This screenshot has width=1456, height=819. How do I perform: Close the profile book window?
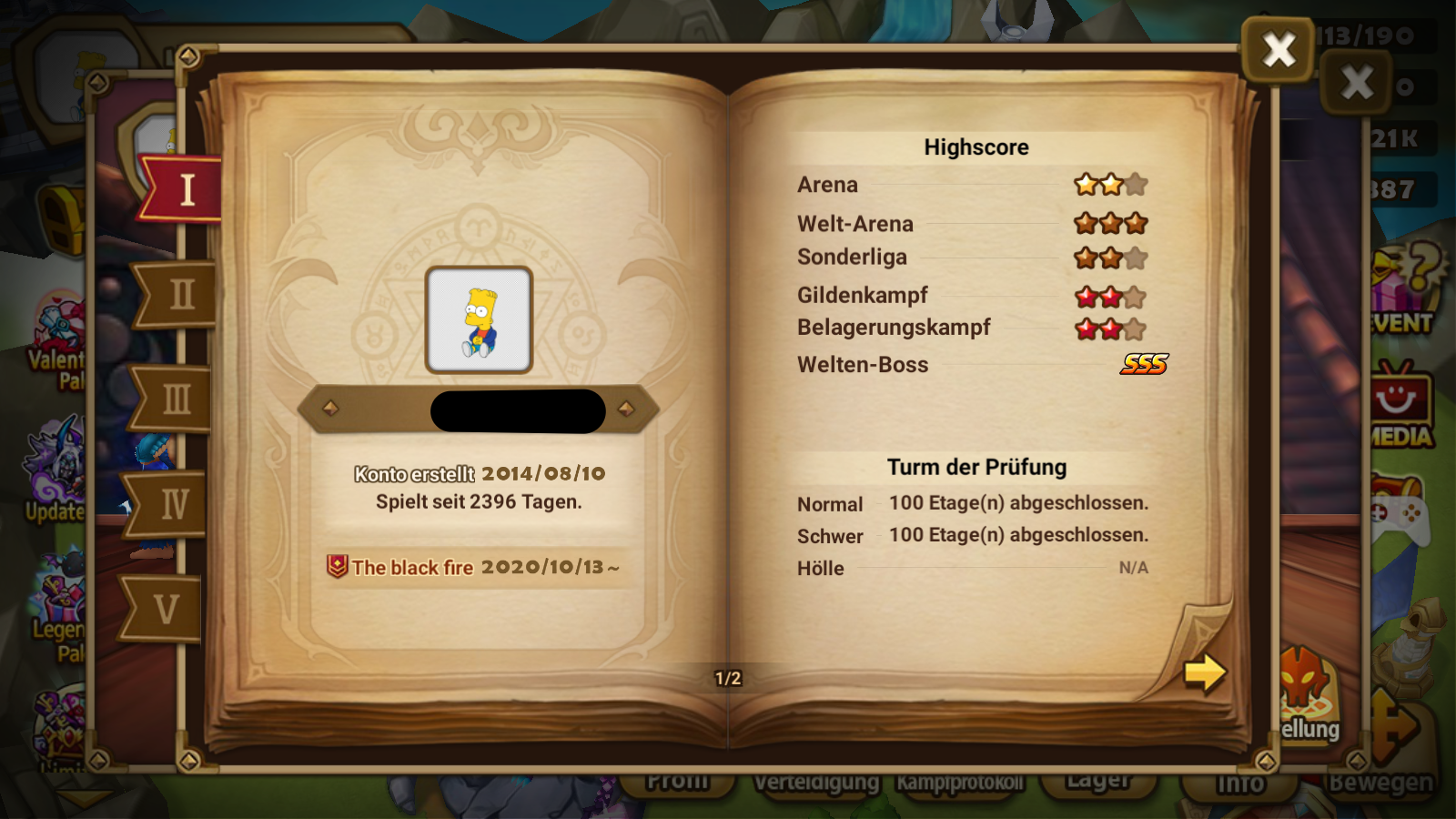tap(1278, 50)
